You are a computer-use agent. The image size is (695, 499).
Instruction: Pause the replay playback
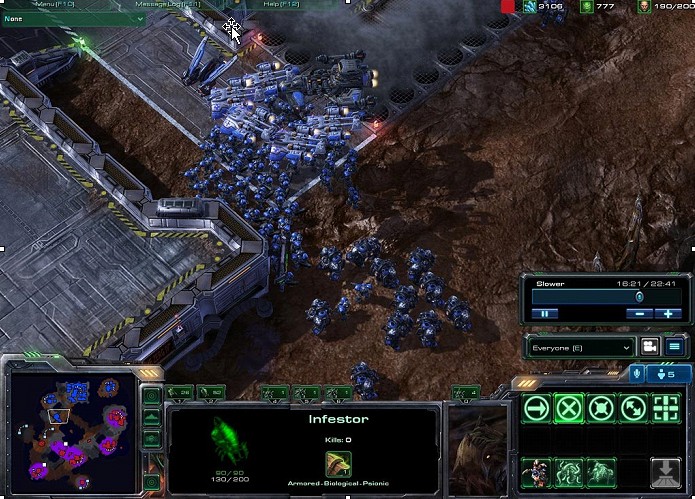click(x=546, y=313)
